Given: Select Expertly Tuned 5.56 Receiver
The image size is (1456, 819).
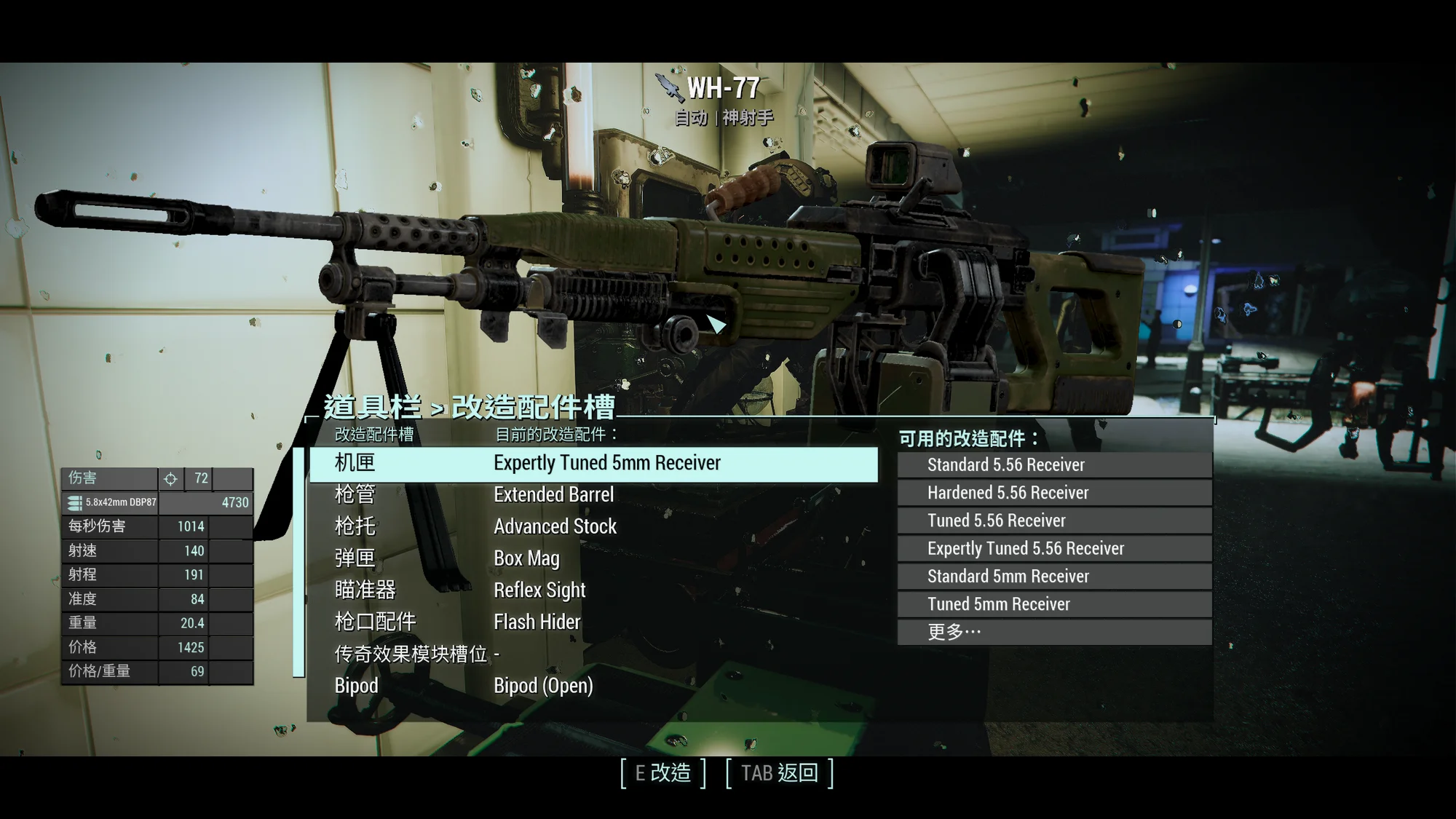Looking at the screenshot, I should [x=1054, y=548].
